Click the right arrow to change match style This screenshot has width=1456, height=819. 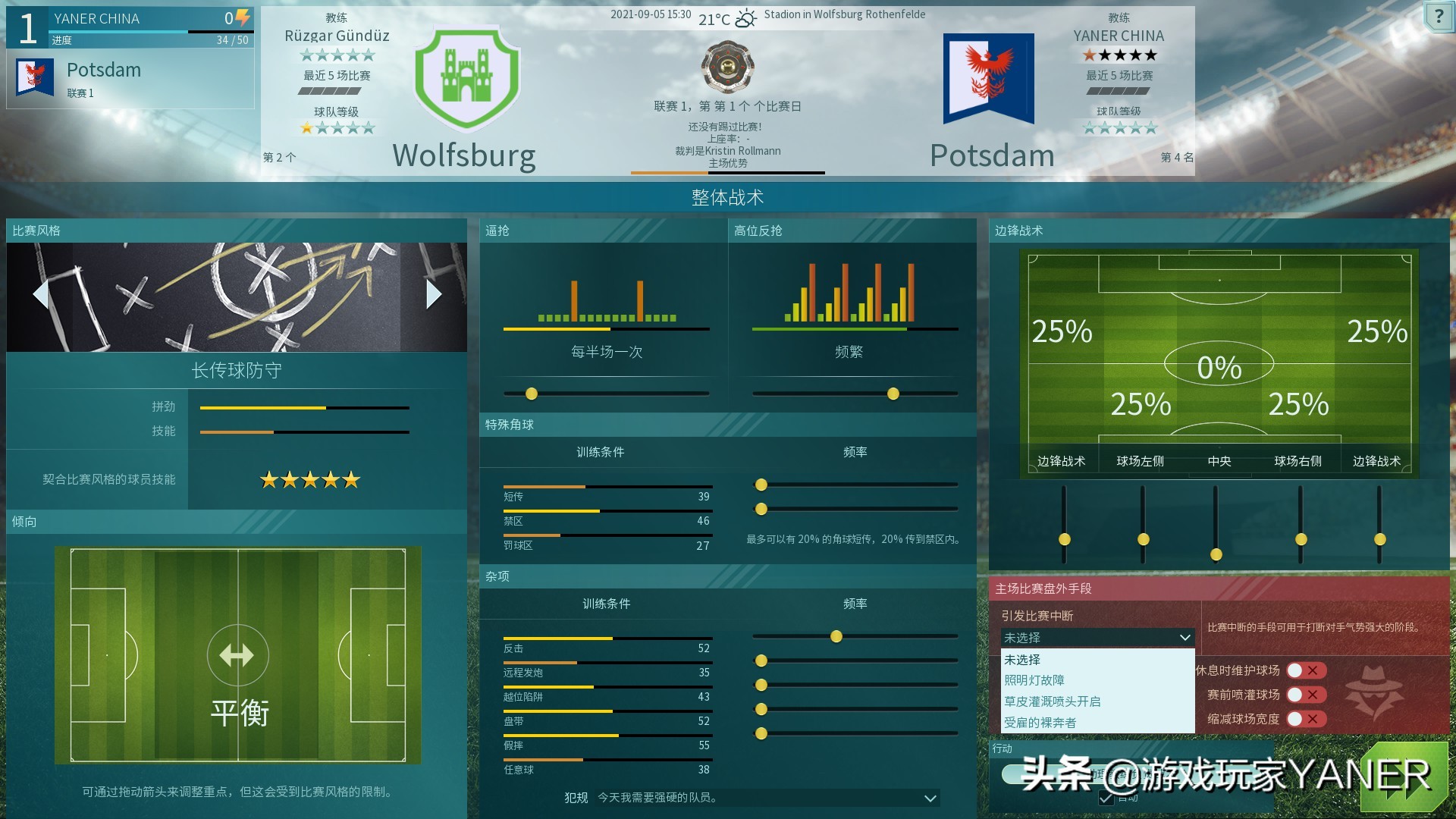click(434, 294)
